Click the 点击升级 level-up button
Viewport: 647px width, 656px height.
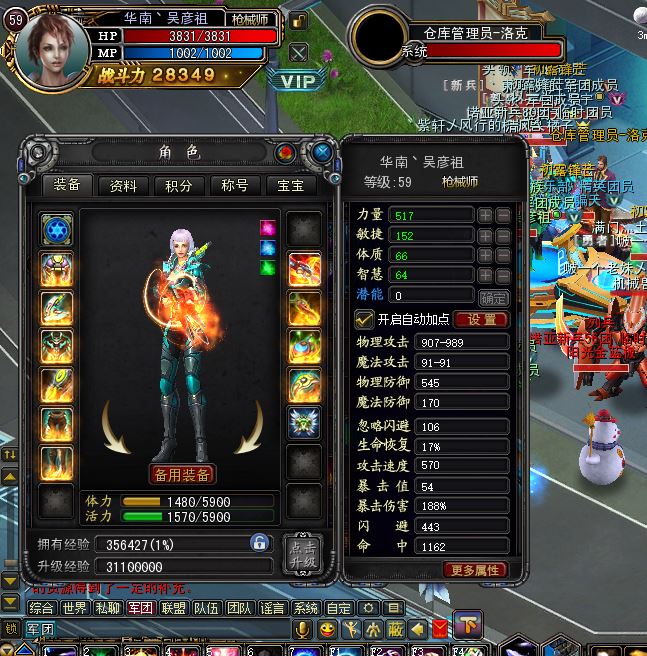pyautogui.click(x=302, y=555)
